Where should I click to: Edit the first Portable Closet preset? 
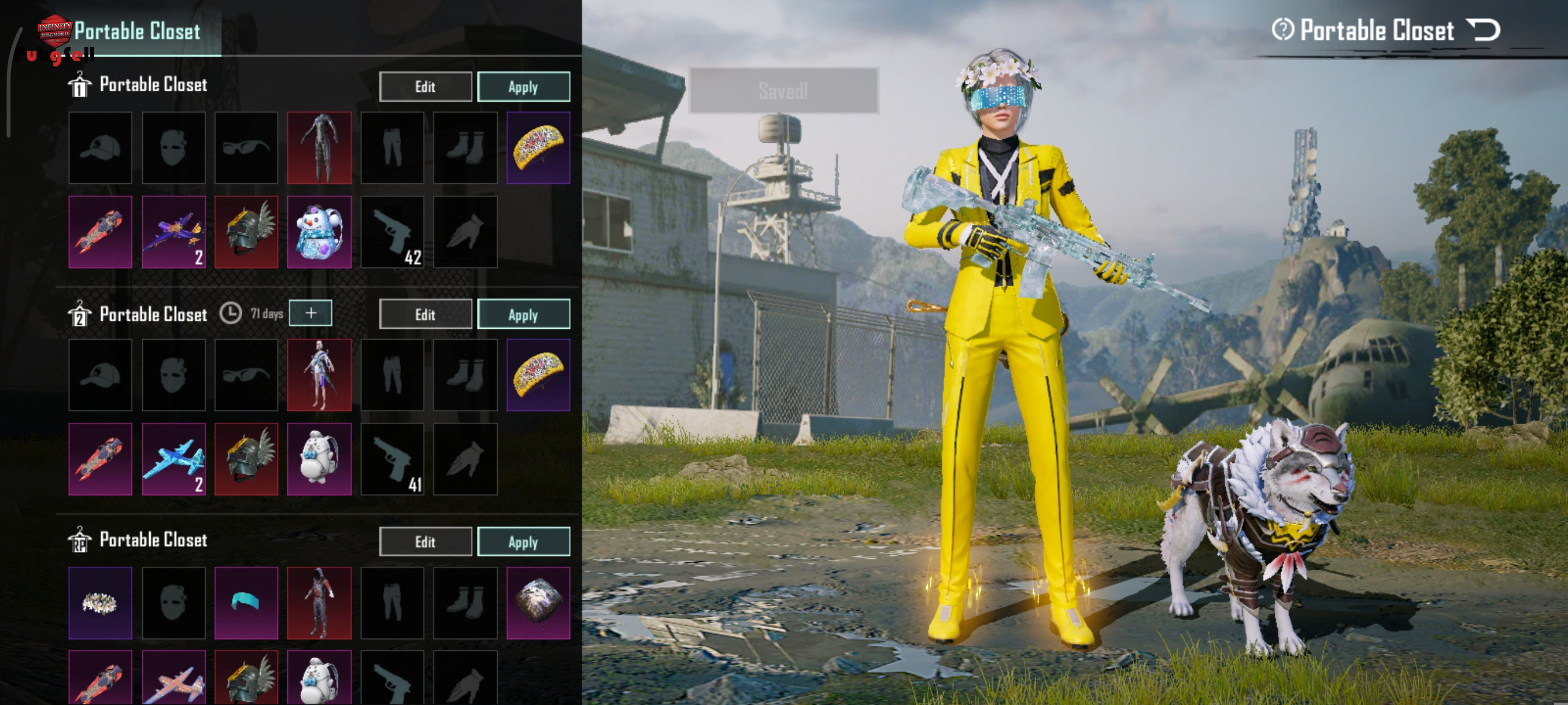(425, 87)
